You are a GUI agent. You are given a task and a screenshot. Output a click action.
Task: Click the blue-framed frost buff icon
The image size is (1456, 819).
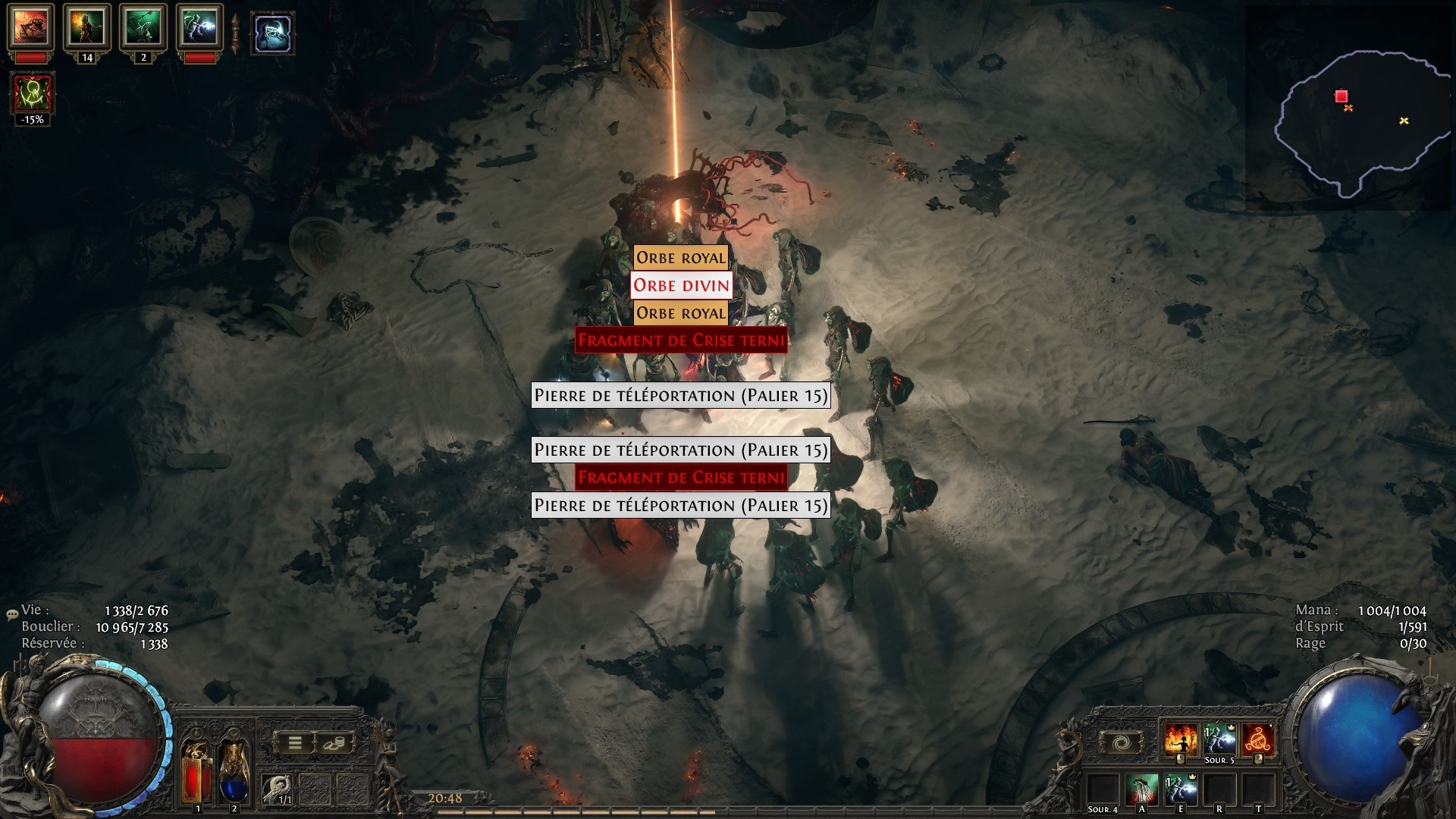tap(272, 33)
